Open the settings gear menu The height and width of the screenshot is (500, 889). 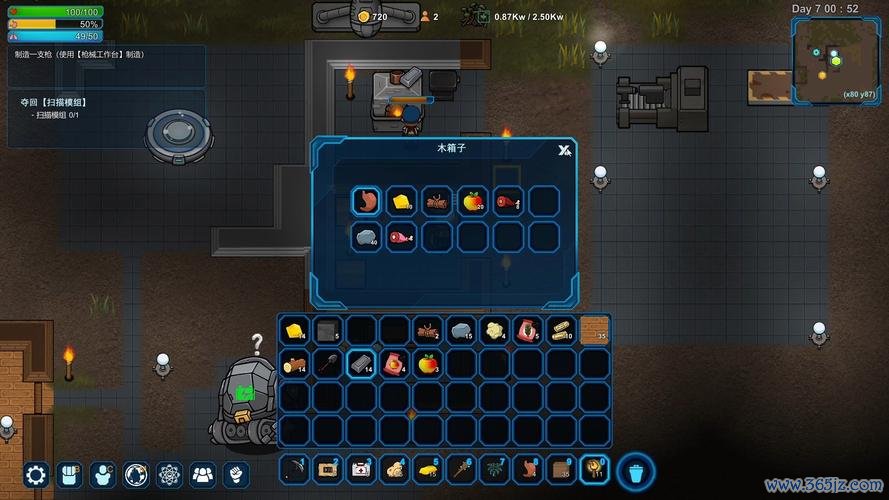(x=36, y=474)
